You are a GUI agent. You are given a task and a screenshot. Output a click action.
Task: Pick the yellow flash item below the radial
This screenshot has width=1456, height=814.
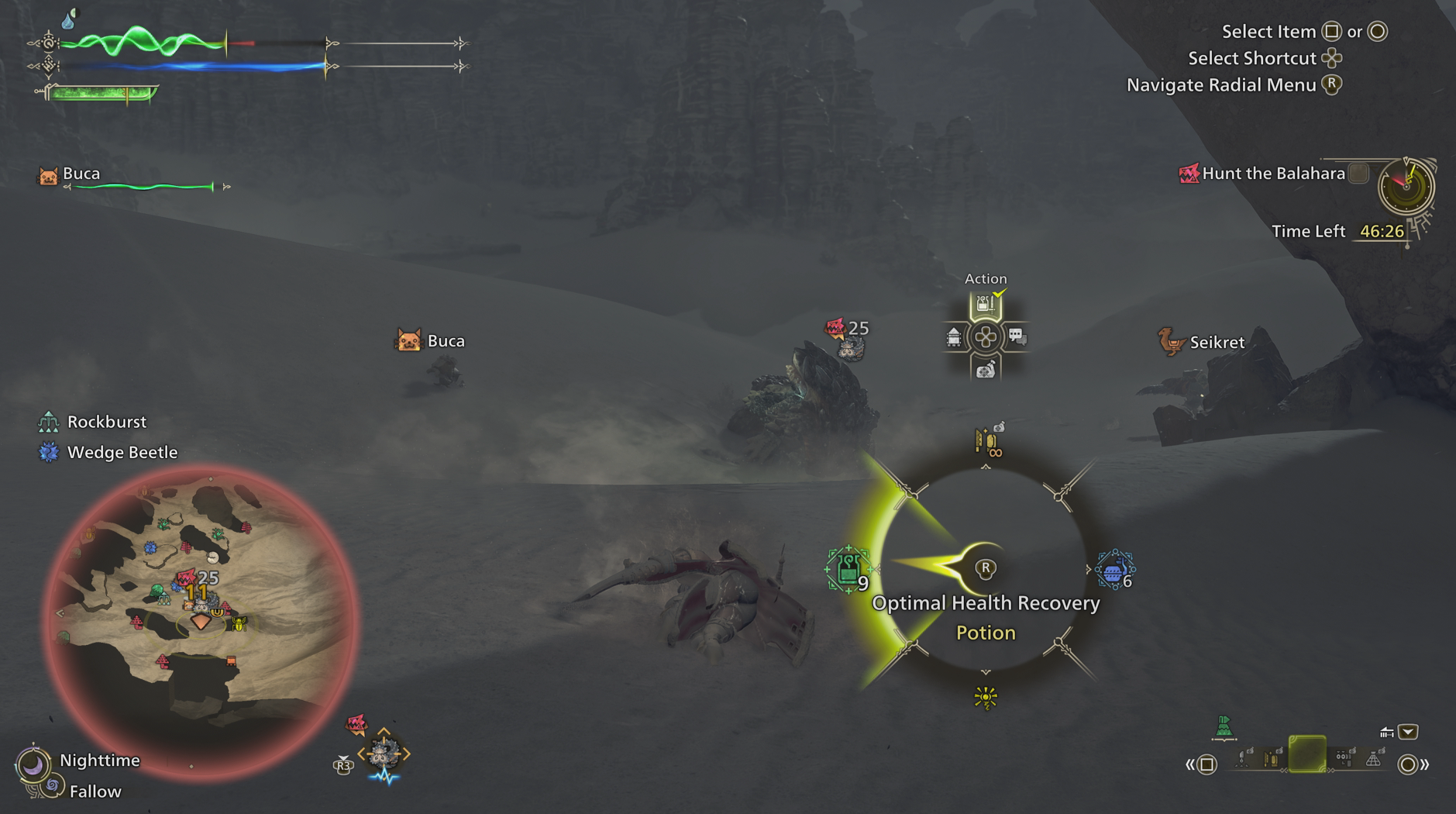tap(986, 698)
